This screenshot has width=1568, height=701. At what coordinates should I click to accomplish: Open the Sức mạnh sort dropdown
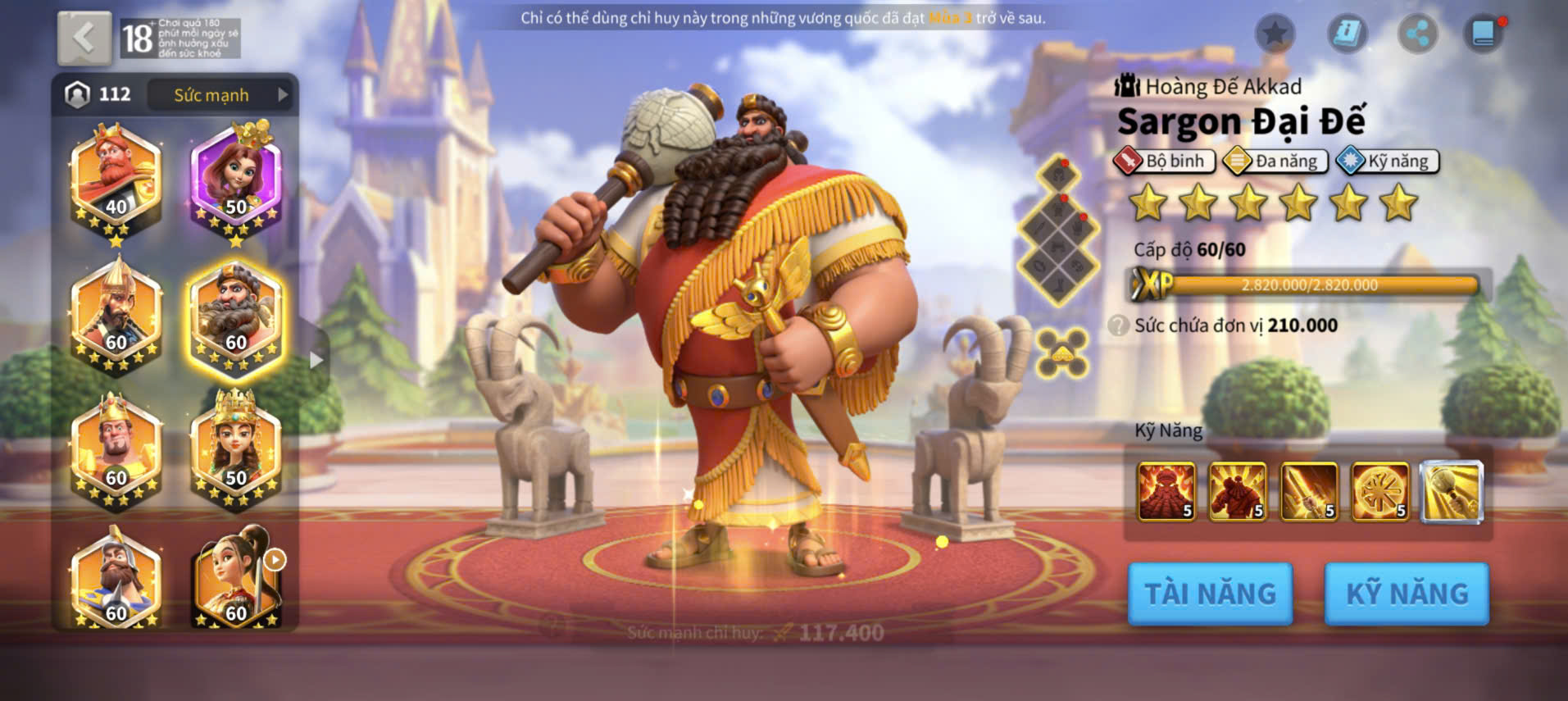tap(221, 95)
